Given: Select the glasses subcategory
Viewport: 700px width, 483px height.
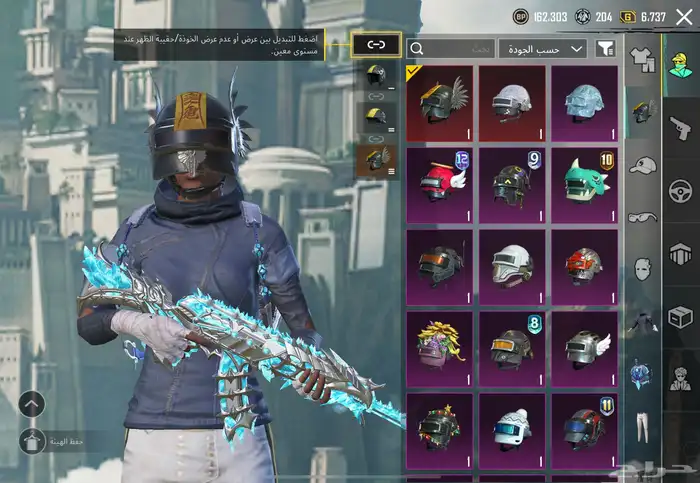Looking at the screenshot, I should pyautogui.click(x=643, y=217).
